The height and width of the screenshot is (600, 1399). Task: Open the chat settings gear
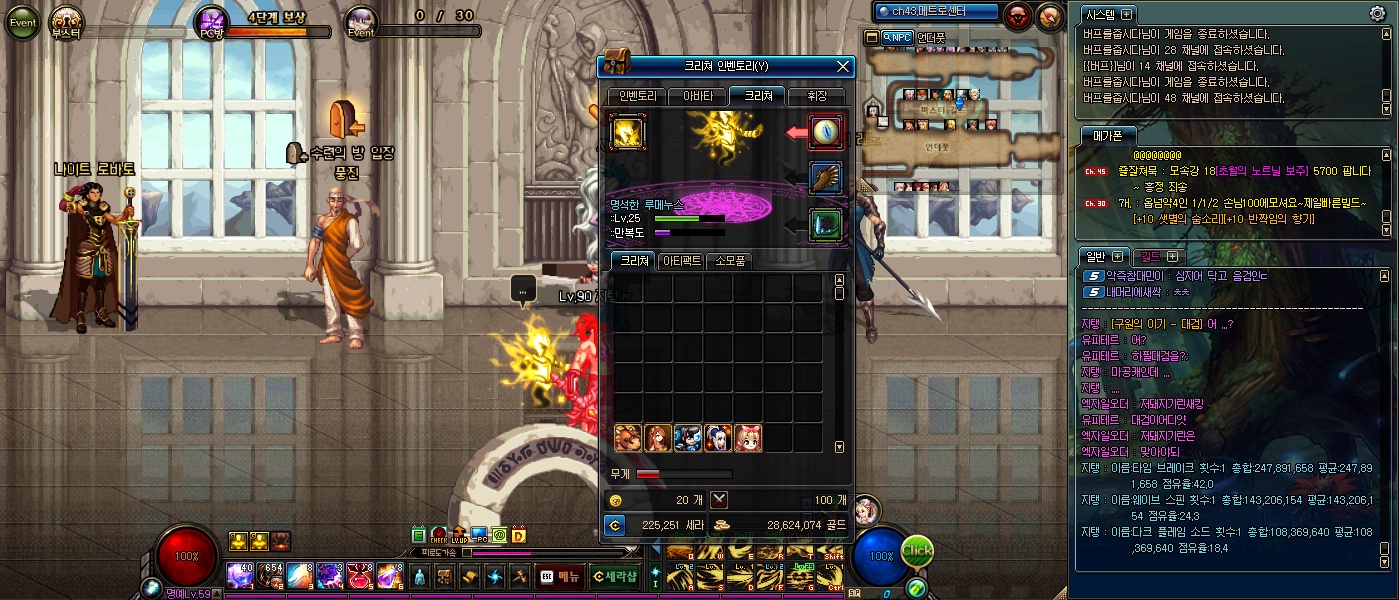coord(1377,14)
